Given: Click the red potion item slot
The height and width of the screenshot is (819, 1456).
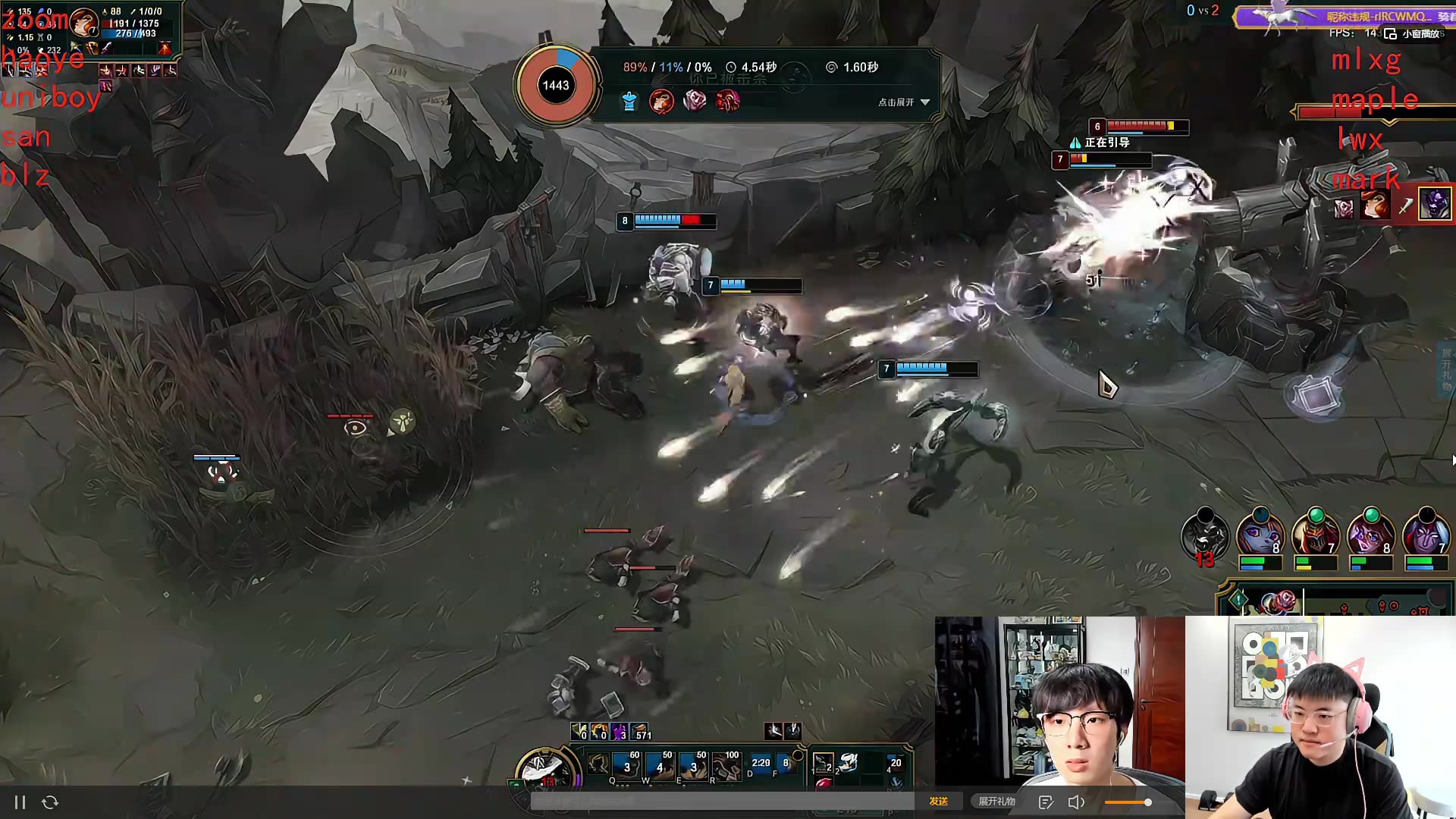Looking at the screenshot, I should (823, 784).
